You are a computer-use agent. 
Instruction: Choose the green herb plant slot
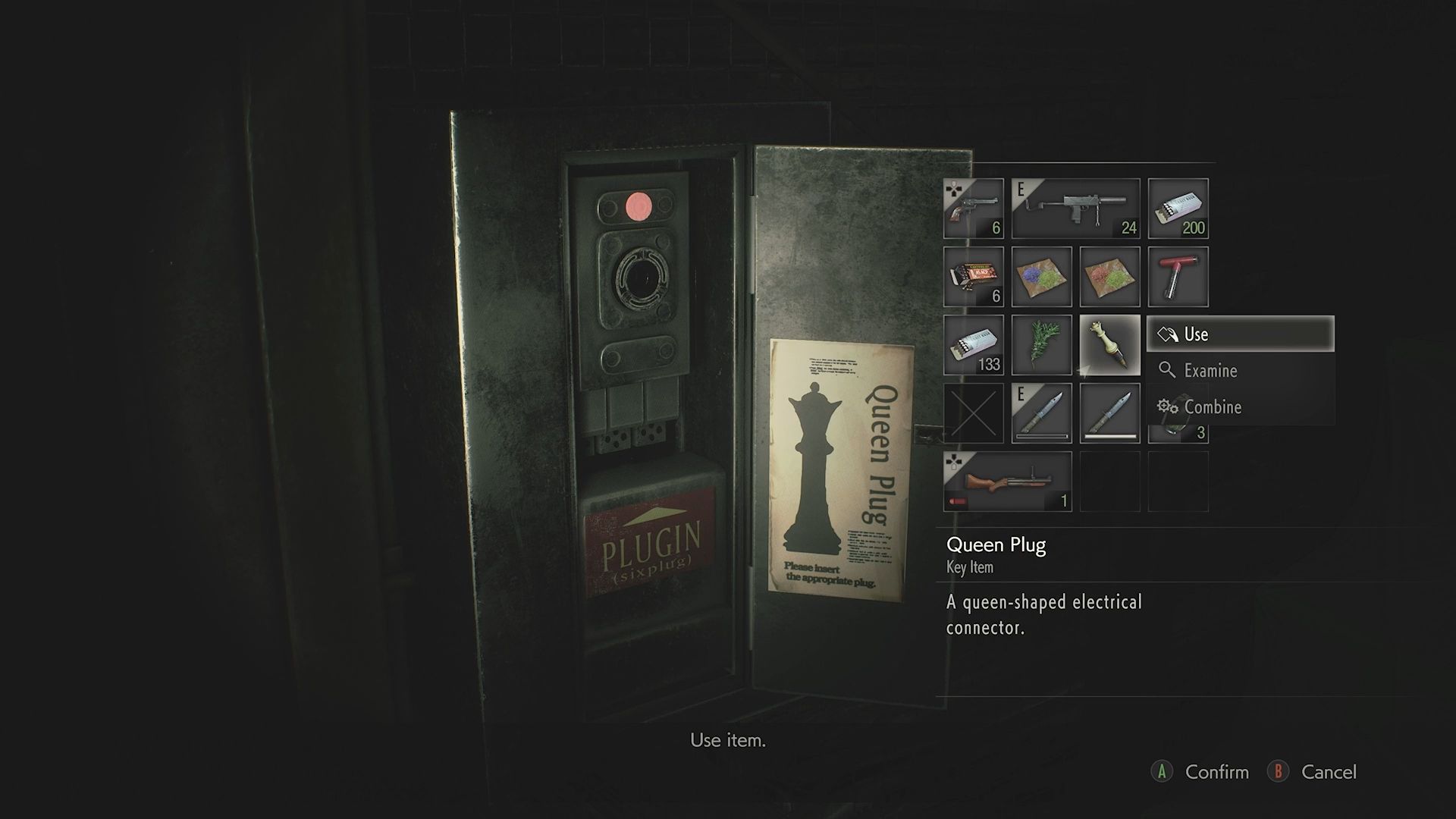tap(1041, 345)
